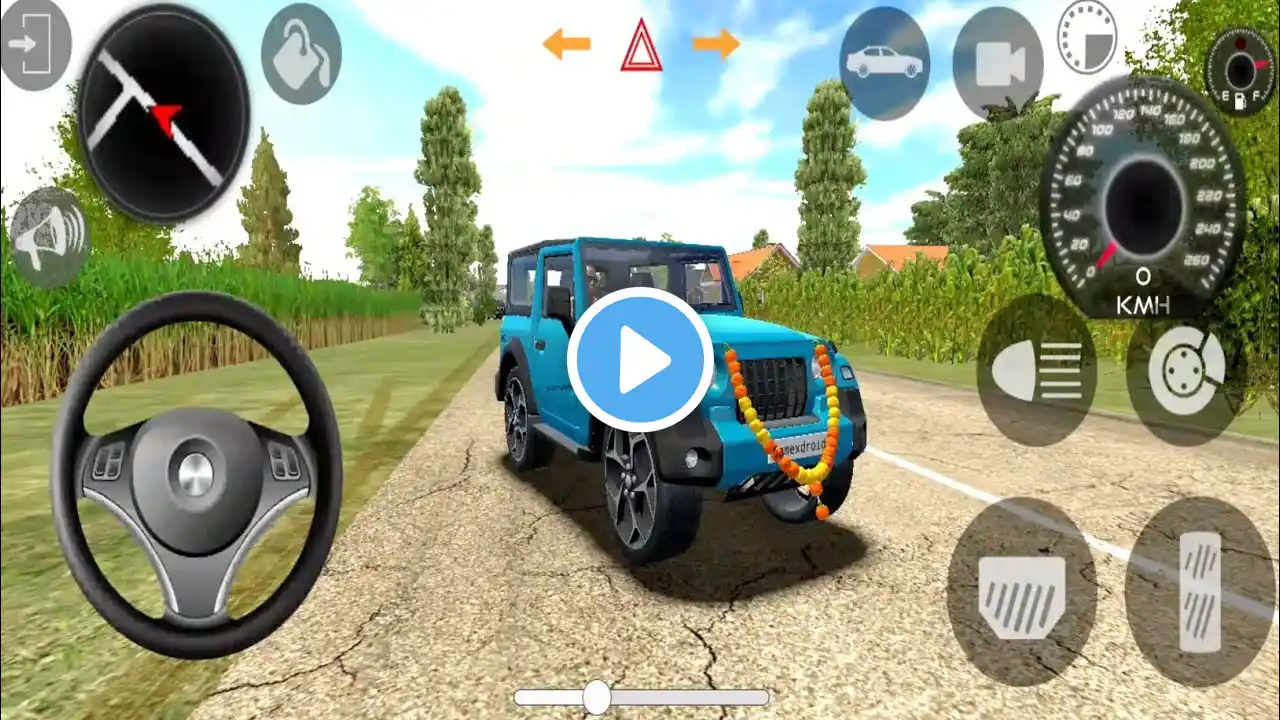Toggle the red hazard triangle lights
1280x720 pixels.
(641, 46)
